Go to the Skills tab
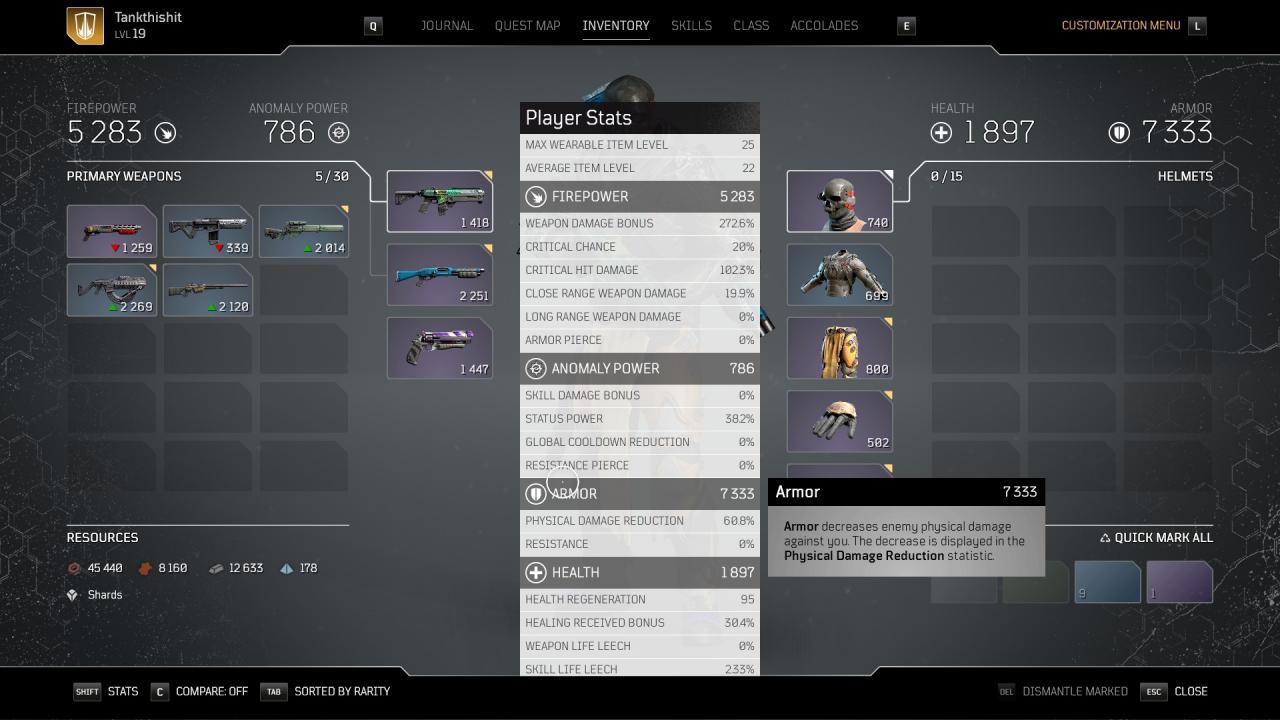Screen dimensions: 1280x720 691,25
